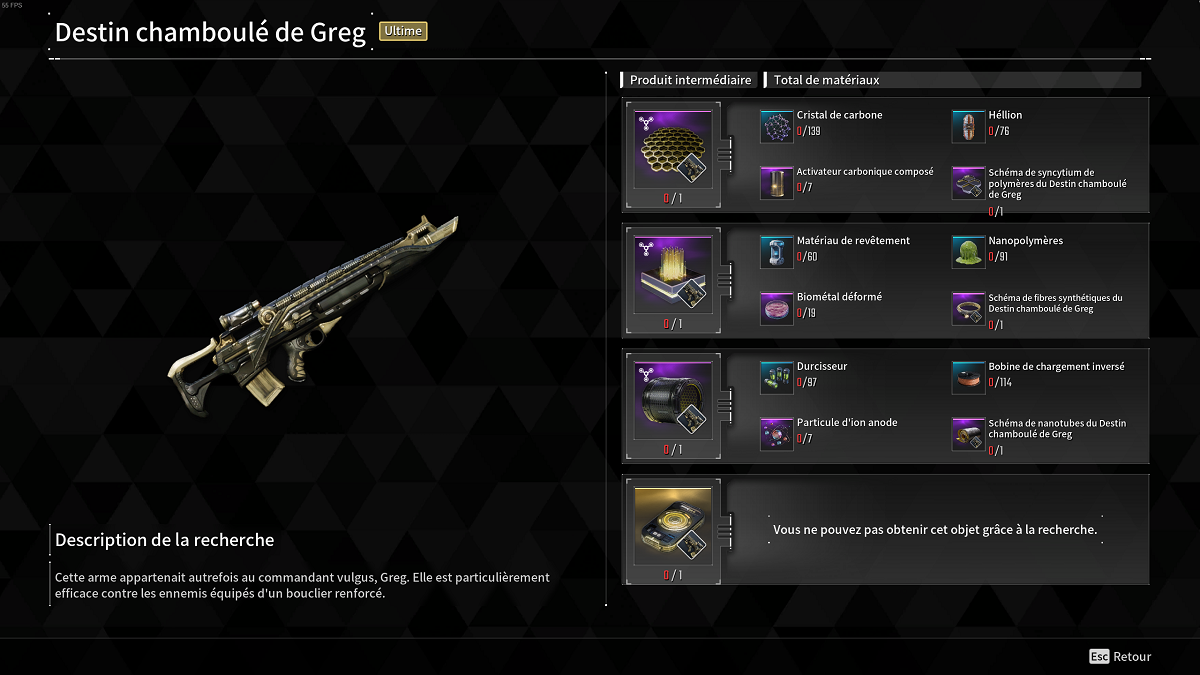The height and width of the screenshot is (675, 1200).
Task: Select the green Nanopolymères icon
Action: coord(968,253)
